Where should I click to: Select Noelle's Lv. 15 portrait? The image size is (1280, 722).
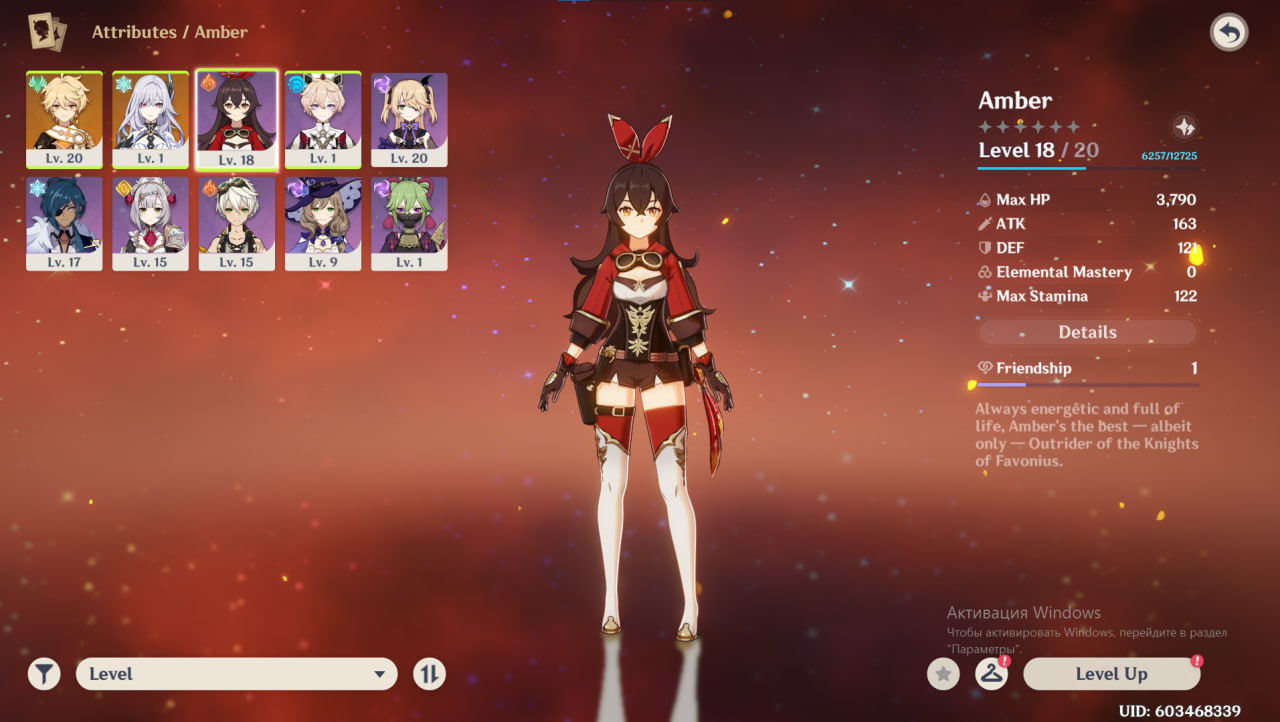(x=150, y=223)
